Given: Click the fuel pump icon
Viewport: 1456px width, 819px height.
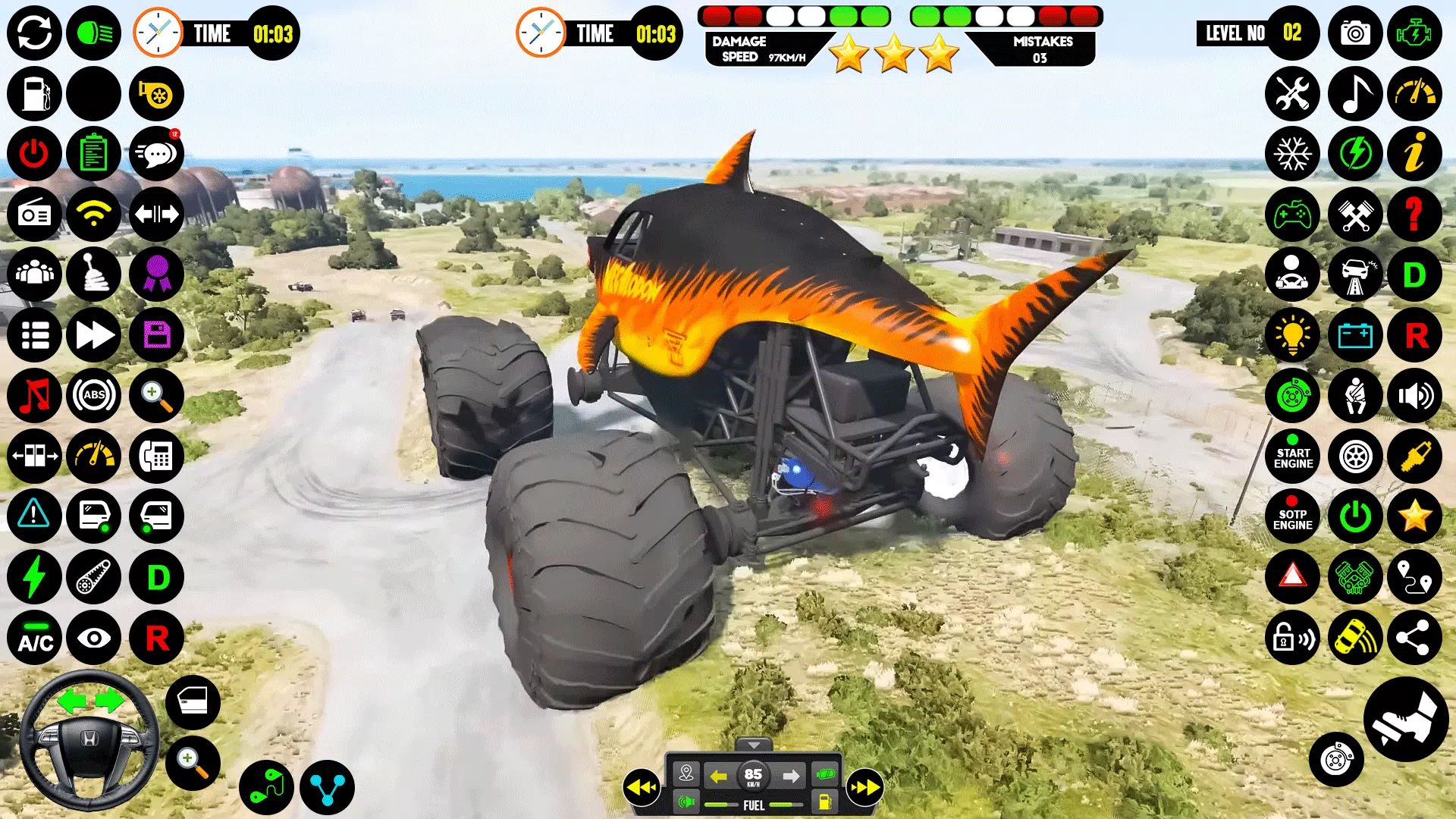Looking at the screenshot, I should click(34, 94).
